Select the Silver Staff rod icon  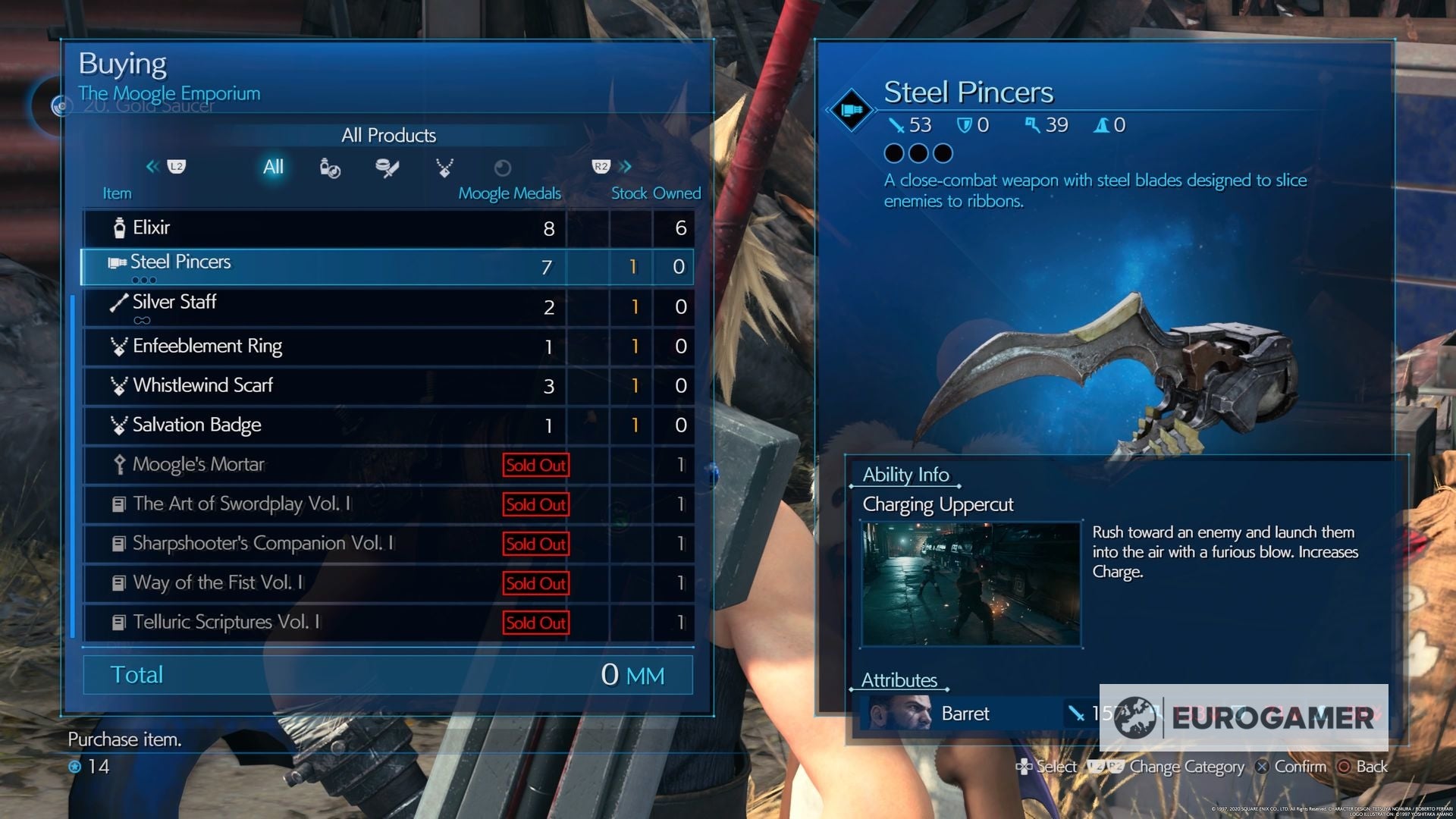118,303
